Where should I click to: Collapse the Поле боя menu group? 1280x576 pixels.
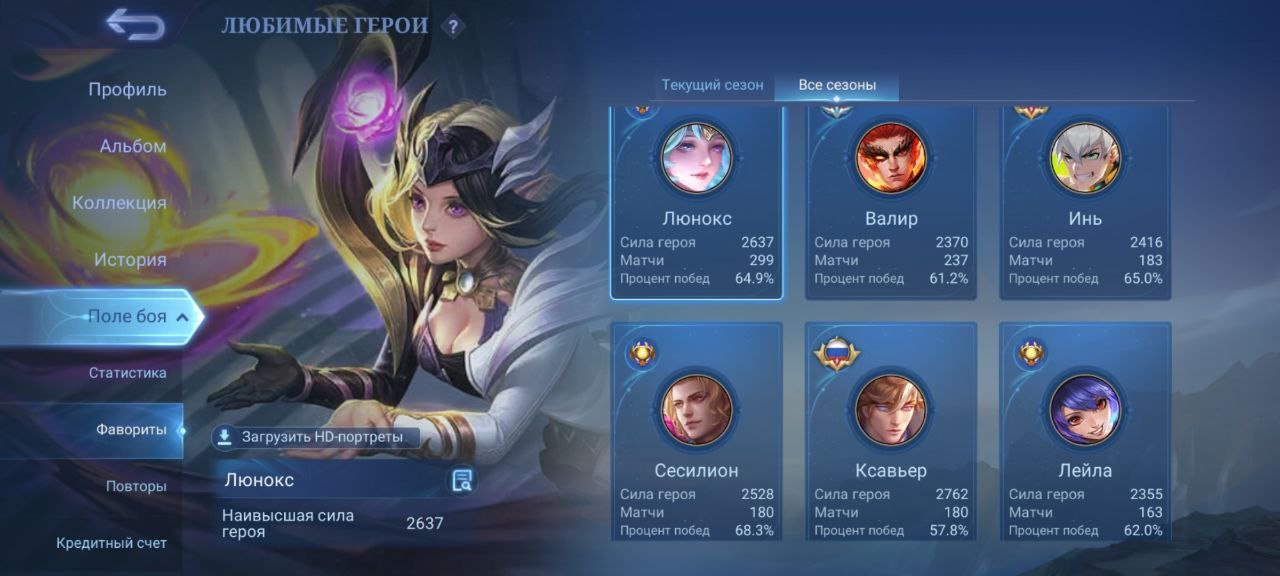182,317
